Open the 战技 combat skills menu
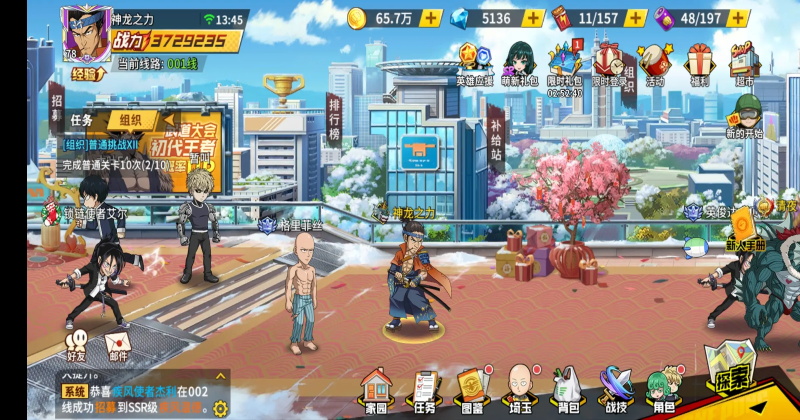The height and width of the screenshot is (420, 800). 615,388
